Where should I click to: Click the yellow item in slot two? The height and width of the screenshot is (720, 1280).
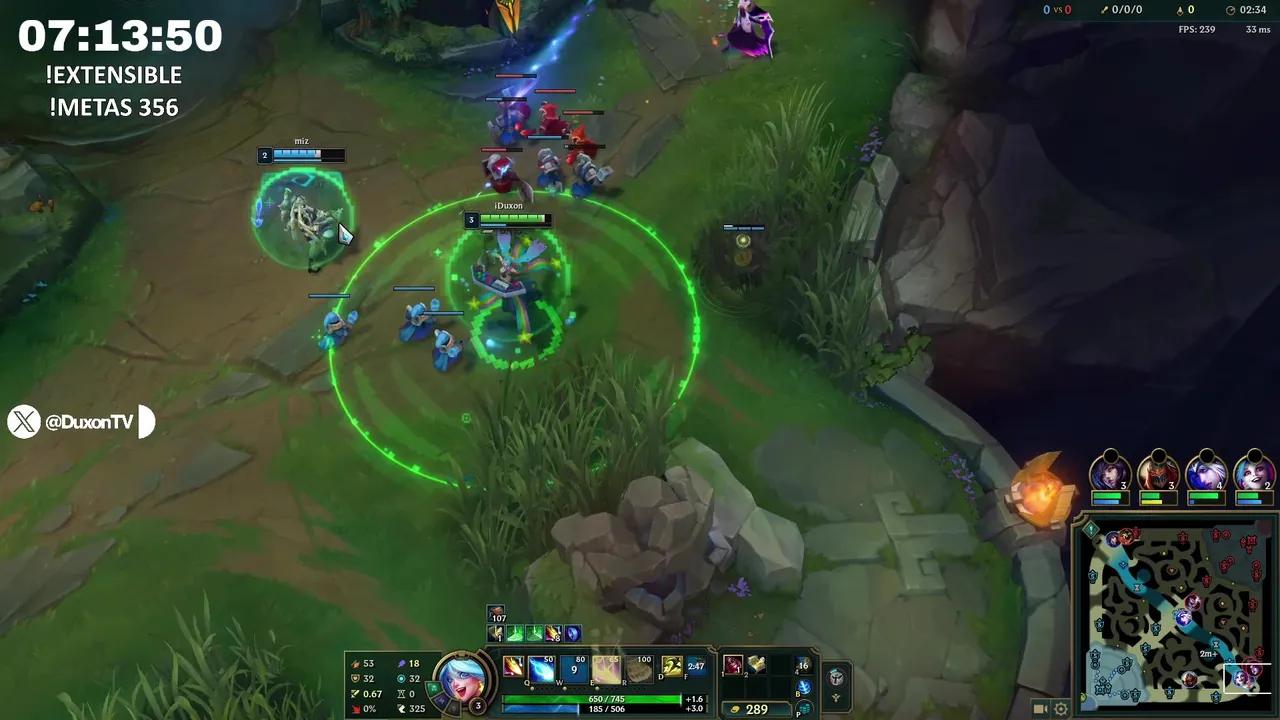[x=758, y=665]
